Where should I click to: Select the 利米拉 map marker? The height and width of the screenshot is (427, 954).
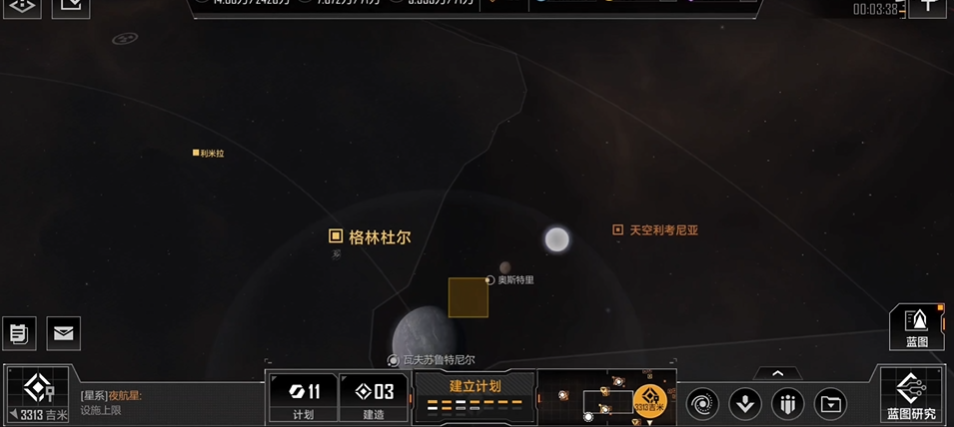(209, 153)
